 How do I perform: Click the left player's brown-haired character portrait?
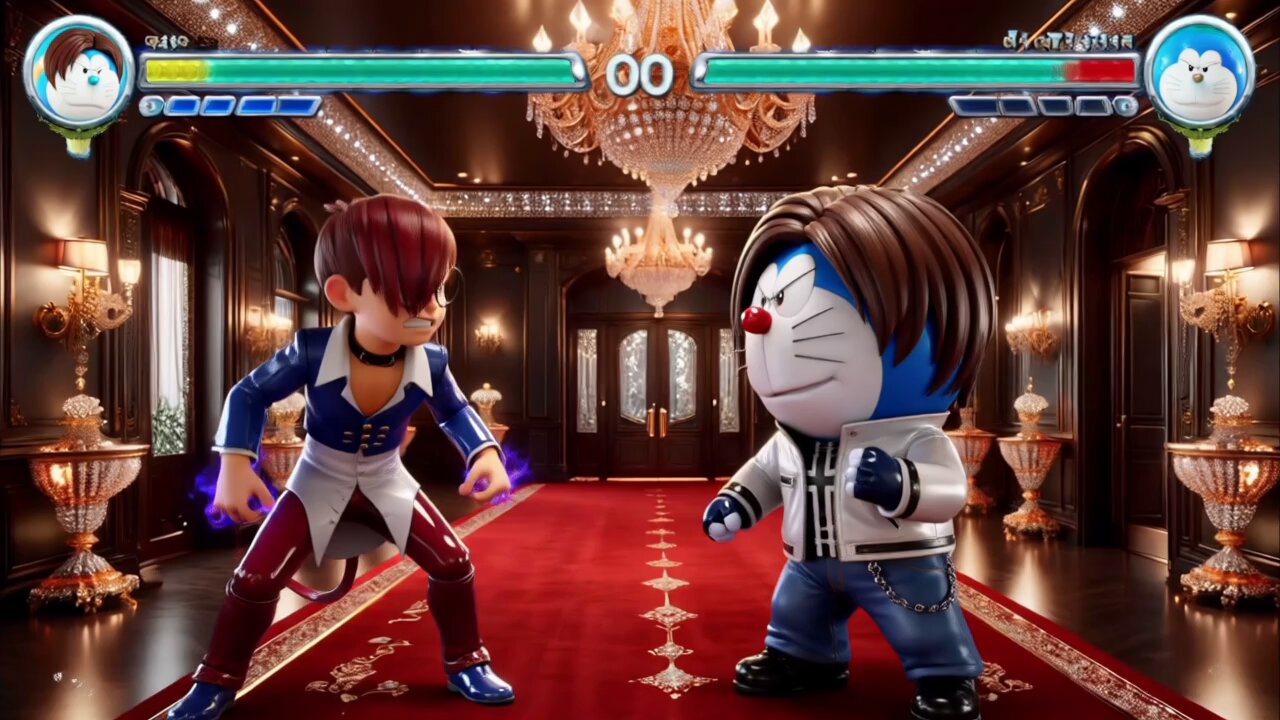(78, 73)
